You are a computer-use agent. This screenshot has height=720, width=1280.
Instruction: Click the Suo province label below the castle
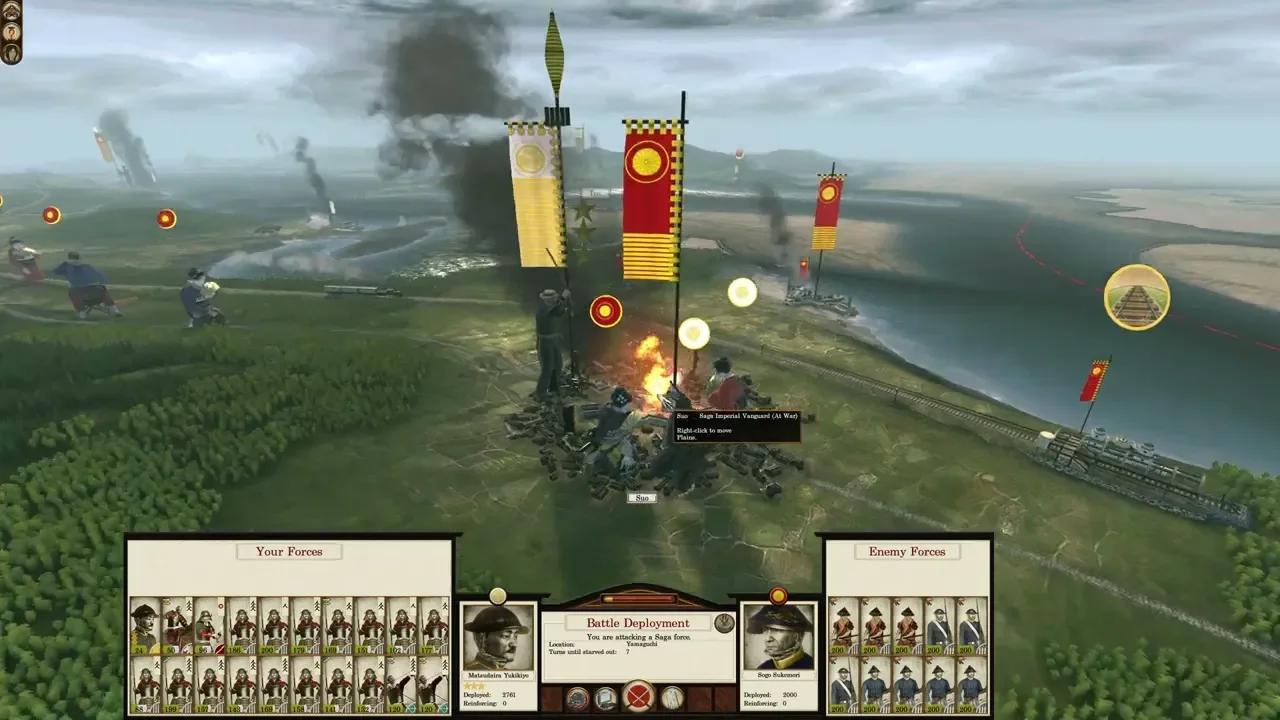click(x=640, y=498)
